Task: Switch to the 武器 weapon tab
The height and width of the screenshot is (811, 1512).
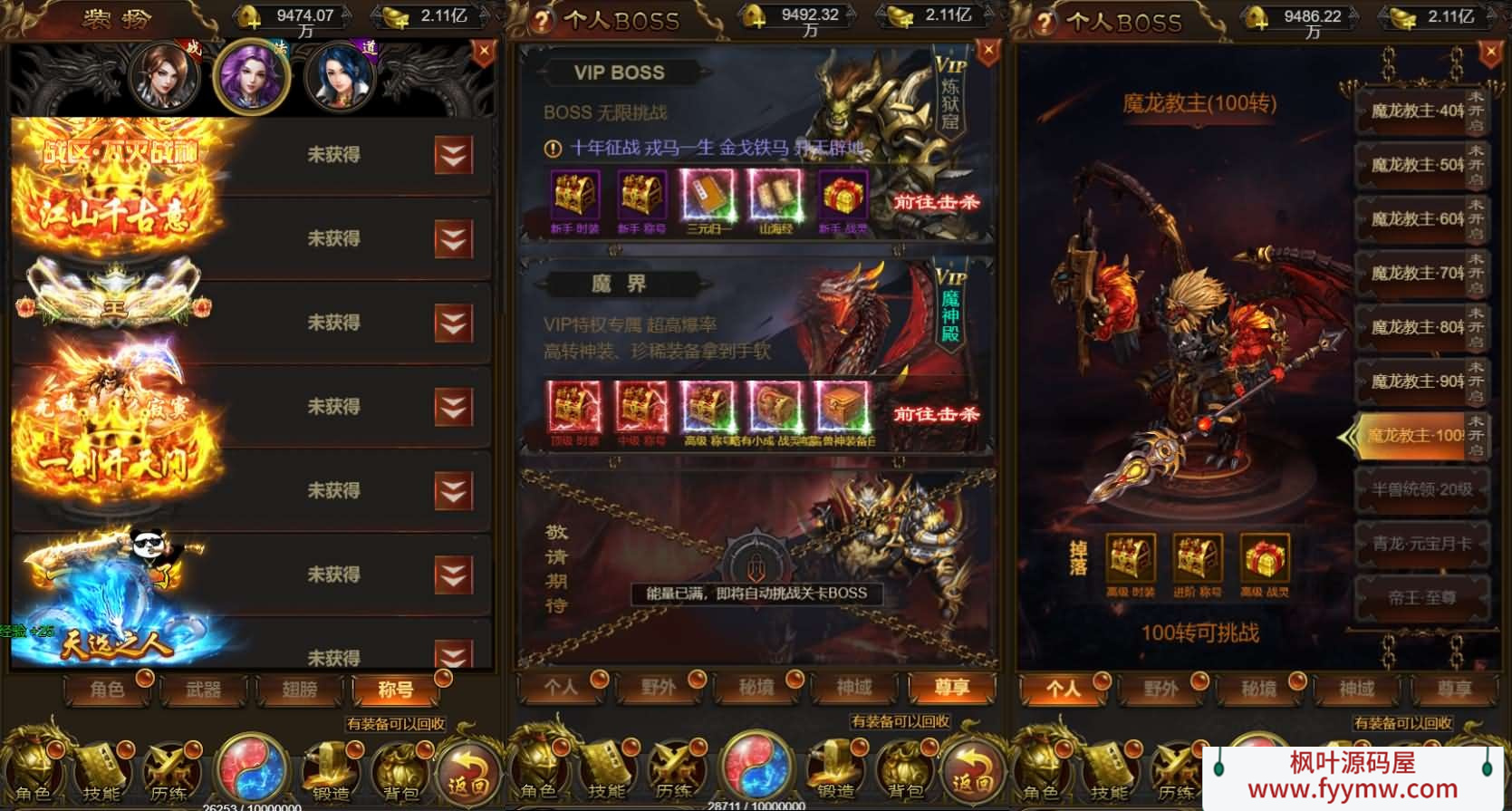Action: [203, 690]
